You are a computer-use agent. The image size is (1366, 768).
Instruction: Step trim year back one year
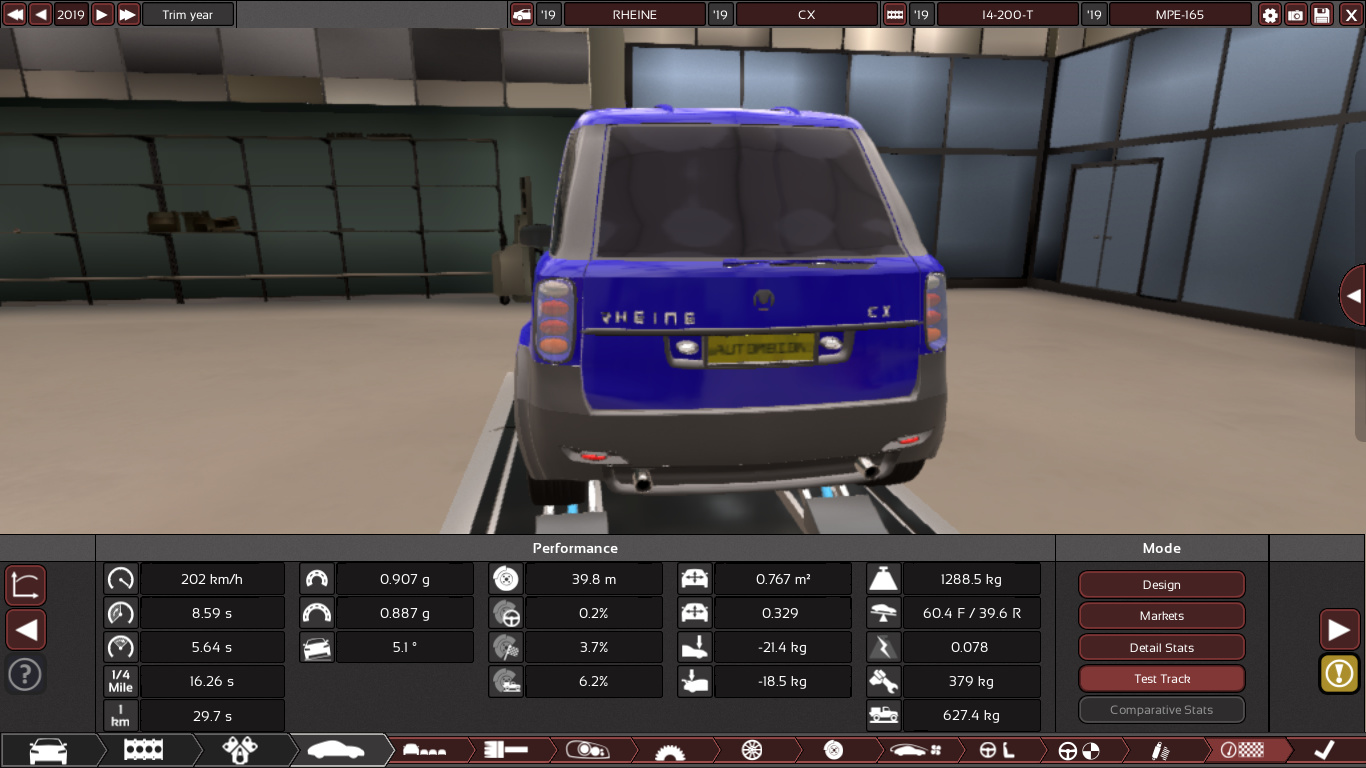pyautogui.click(x=40, y=15)
